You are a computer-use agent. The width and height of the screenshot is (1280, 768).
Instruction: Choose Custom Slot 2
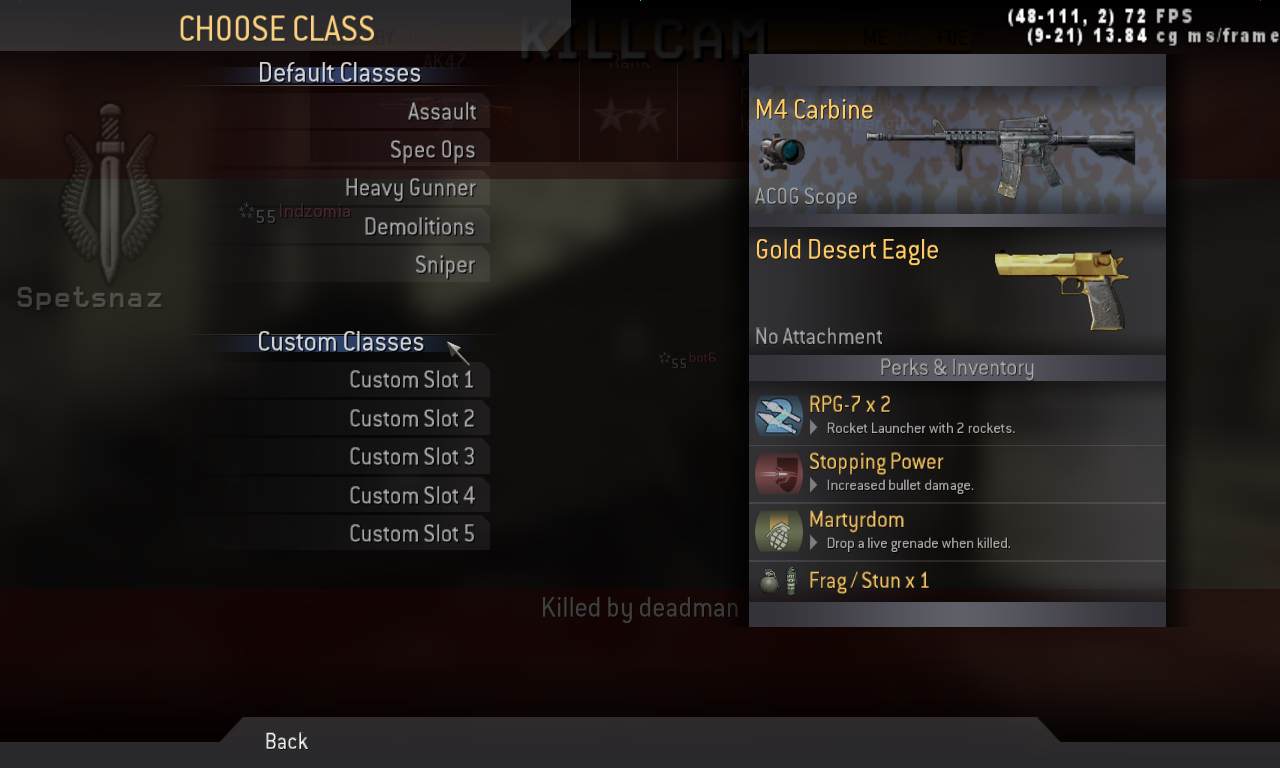point(411,419)
